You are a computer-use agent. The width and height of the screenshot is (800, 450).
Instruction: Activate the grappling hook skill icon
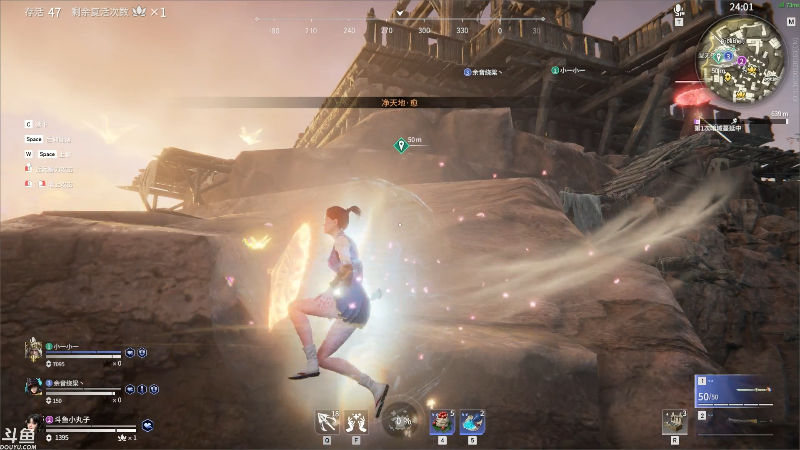tap(326, 422)
